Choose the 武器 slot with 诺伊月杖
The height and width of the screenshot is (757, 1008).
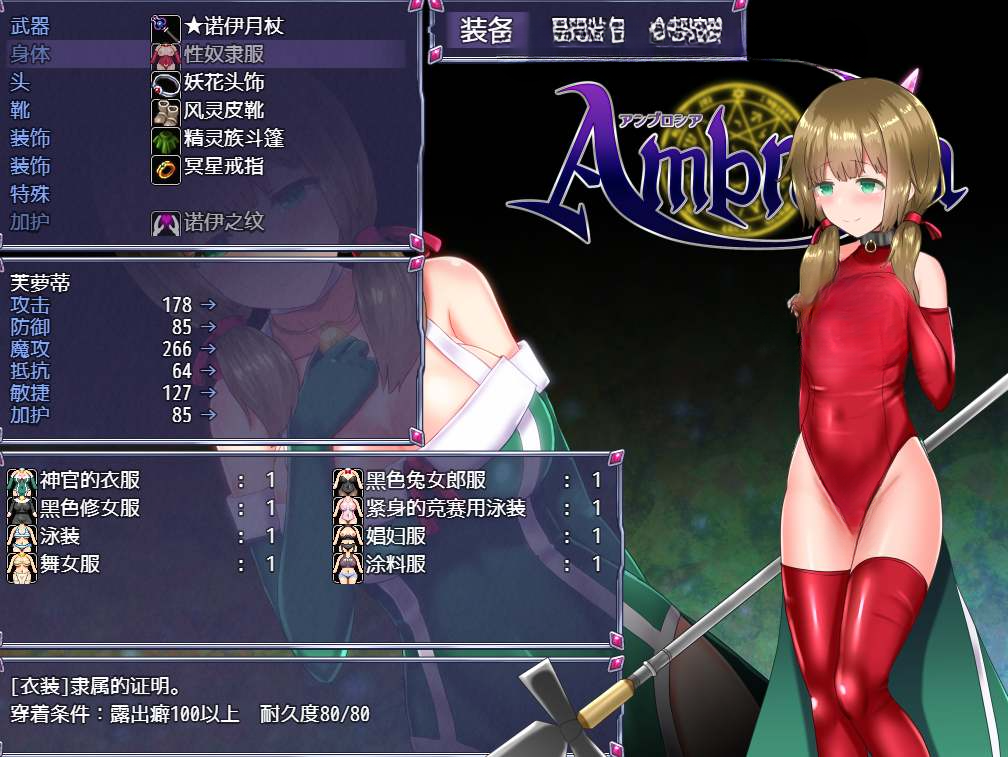[x=208, y=26]
